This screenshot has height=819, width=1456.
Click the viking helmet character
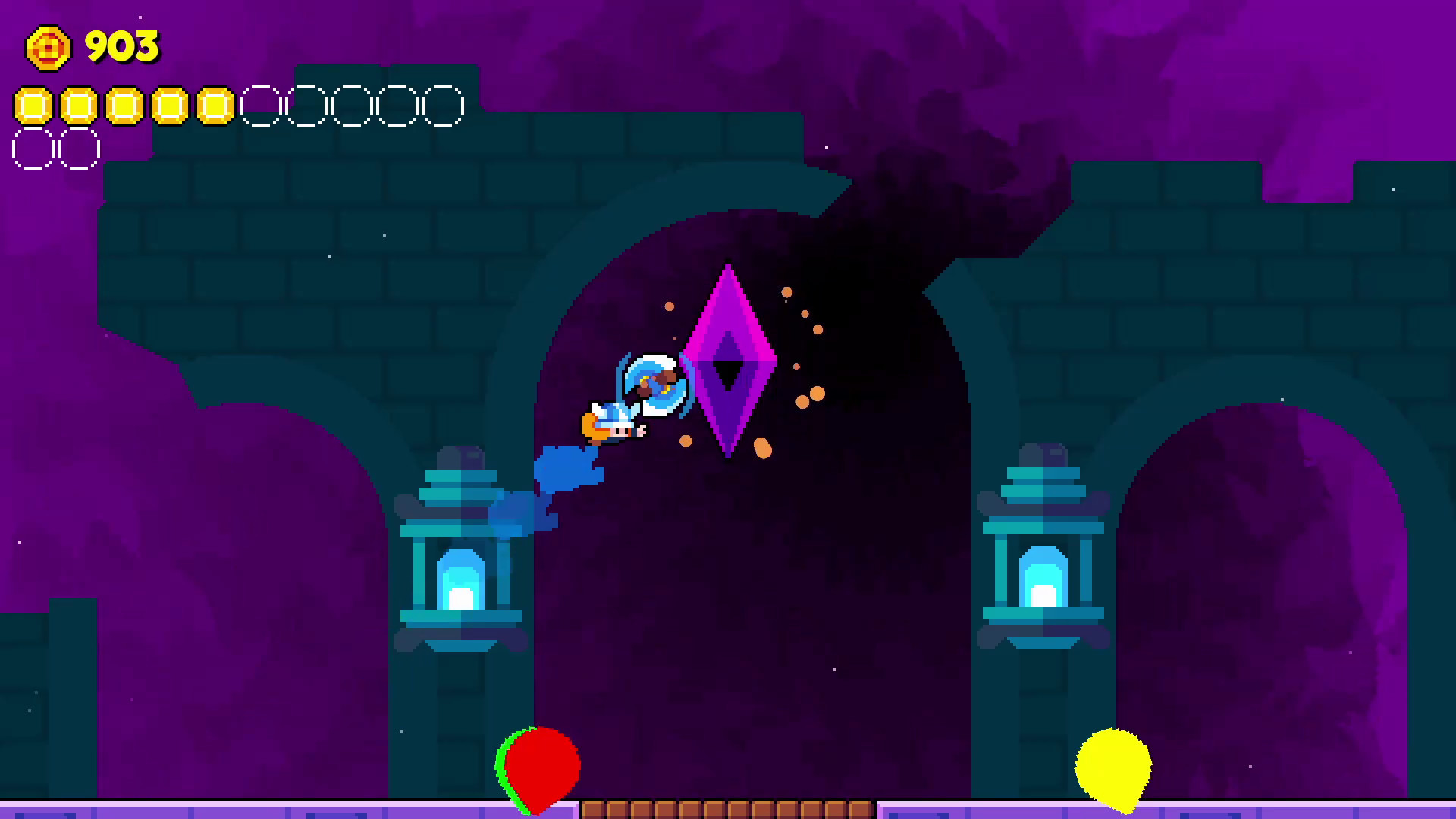coord(613,422)
